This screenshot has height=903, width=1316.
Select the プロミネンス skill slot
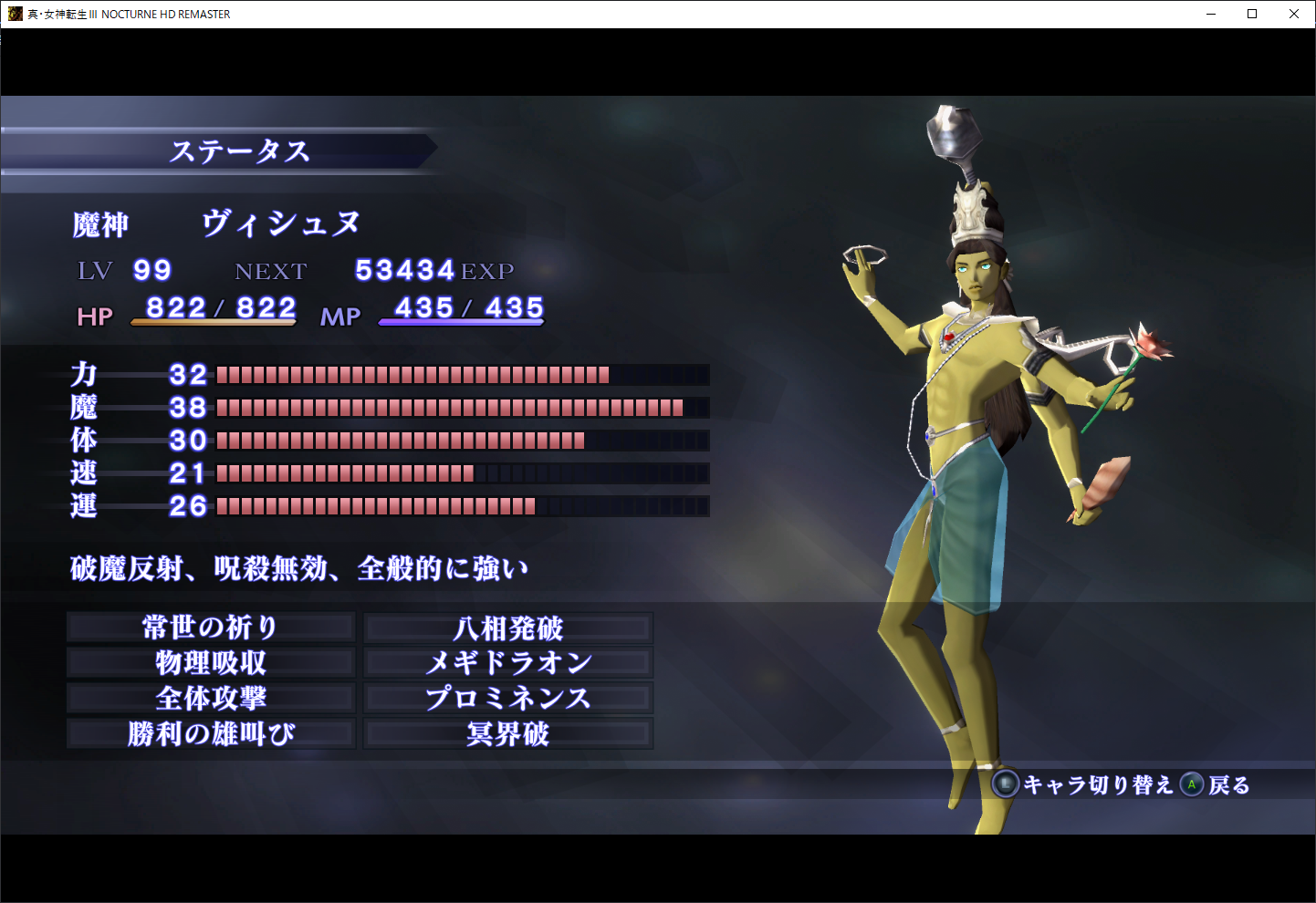pyautogui.click(x=508, y=699)
